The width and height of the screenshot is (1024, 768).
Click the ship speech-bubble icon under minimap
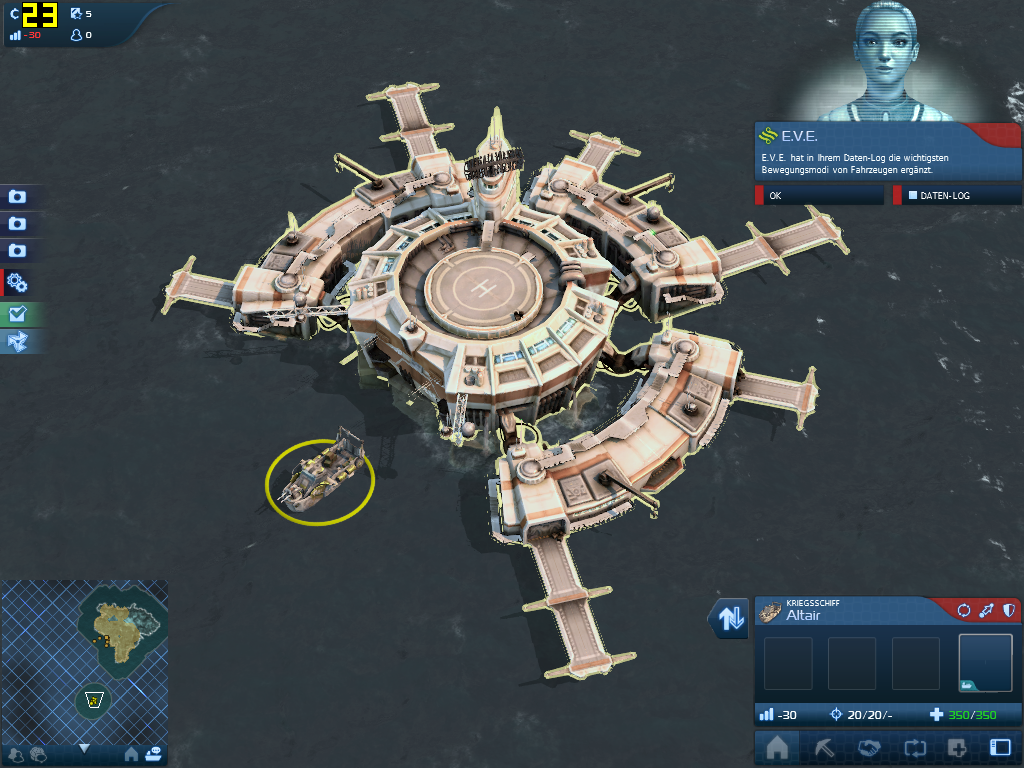[x=153, y=755]
